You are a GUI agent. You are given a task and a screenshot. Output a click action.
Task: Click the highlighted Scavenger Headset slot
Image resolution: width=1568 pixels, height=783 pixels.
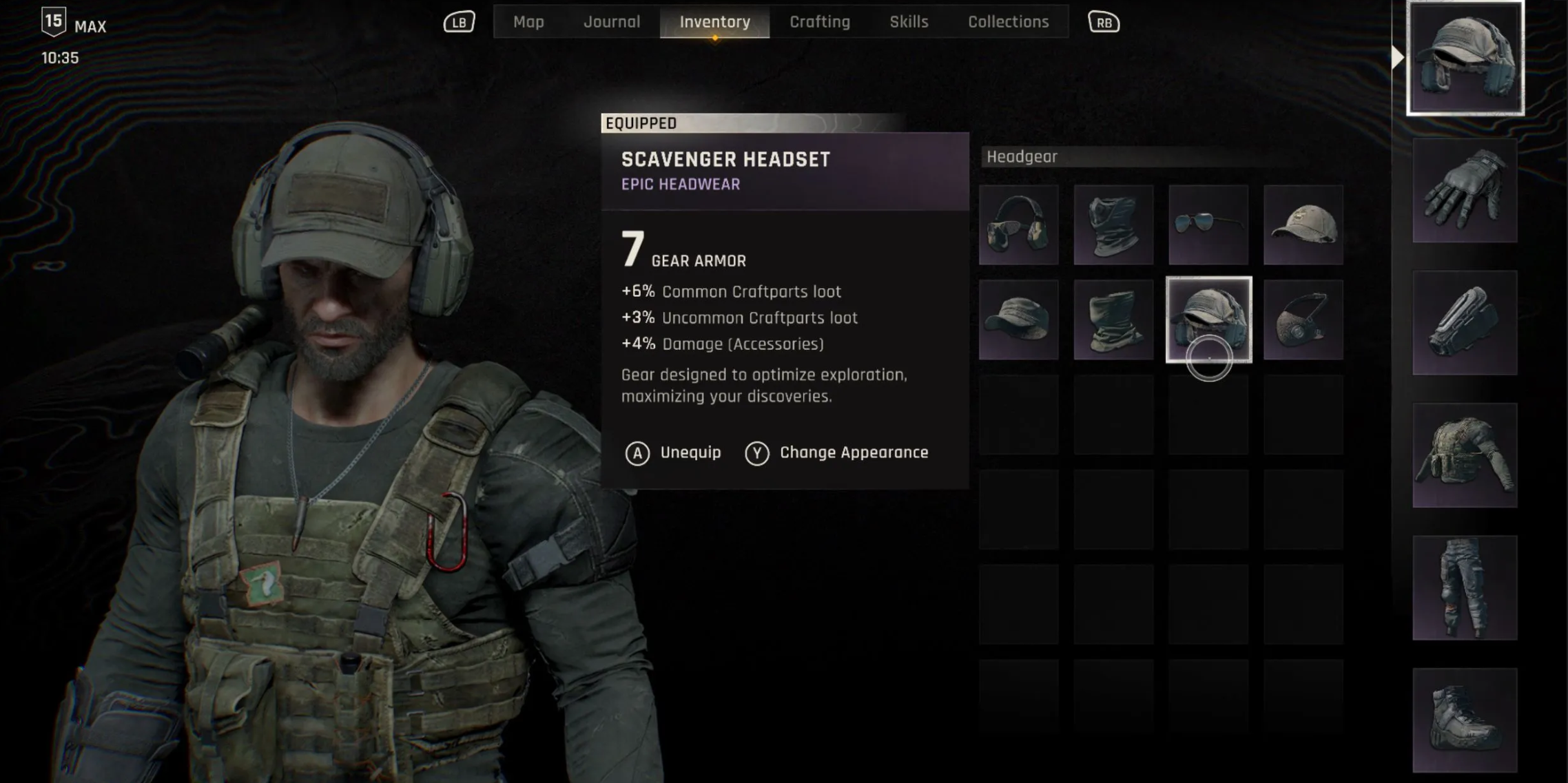tap(1208, 320)
